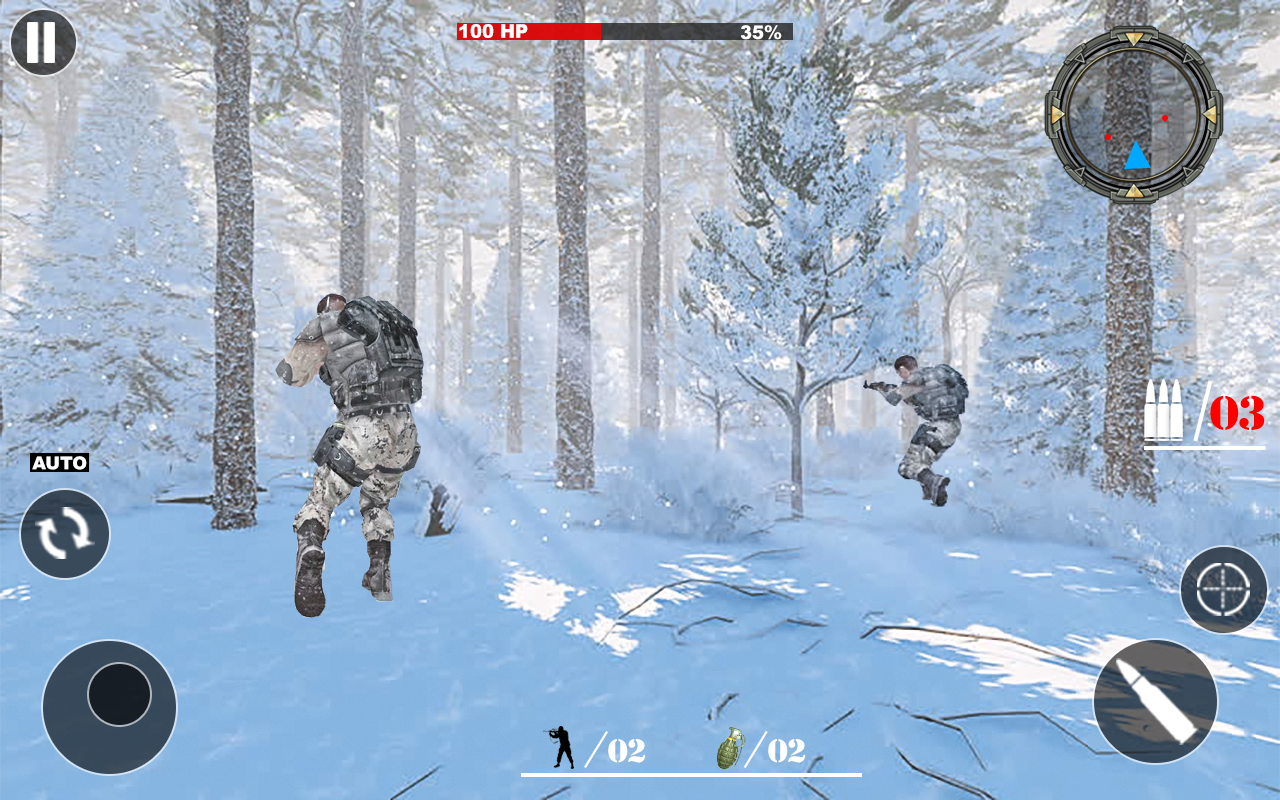The image size is (1280, 800).
Task: Tap the soldier silhouette icon at bottom center
Action: (561, 745)
